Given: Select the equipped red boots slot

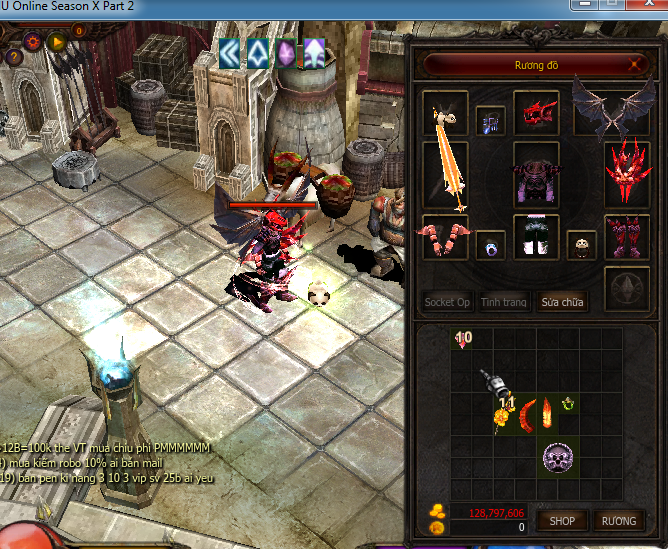Looking at the screenshot, I should 627,239.
